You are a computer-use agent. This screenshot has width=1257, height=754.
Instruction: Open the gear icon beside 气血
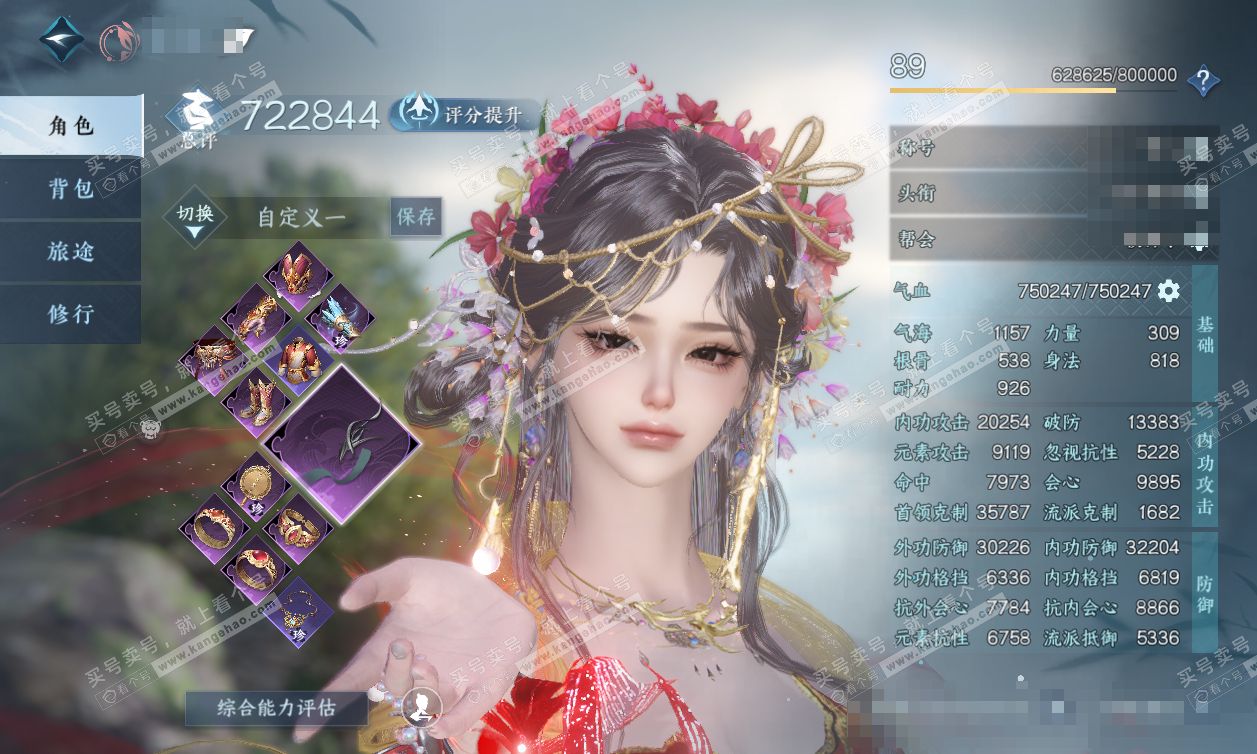(x=1168, y=291)
